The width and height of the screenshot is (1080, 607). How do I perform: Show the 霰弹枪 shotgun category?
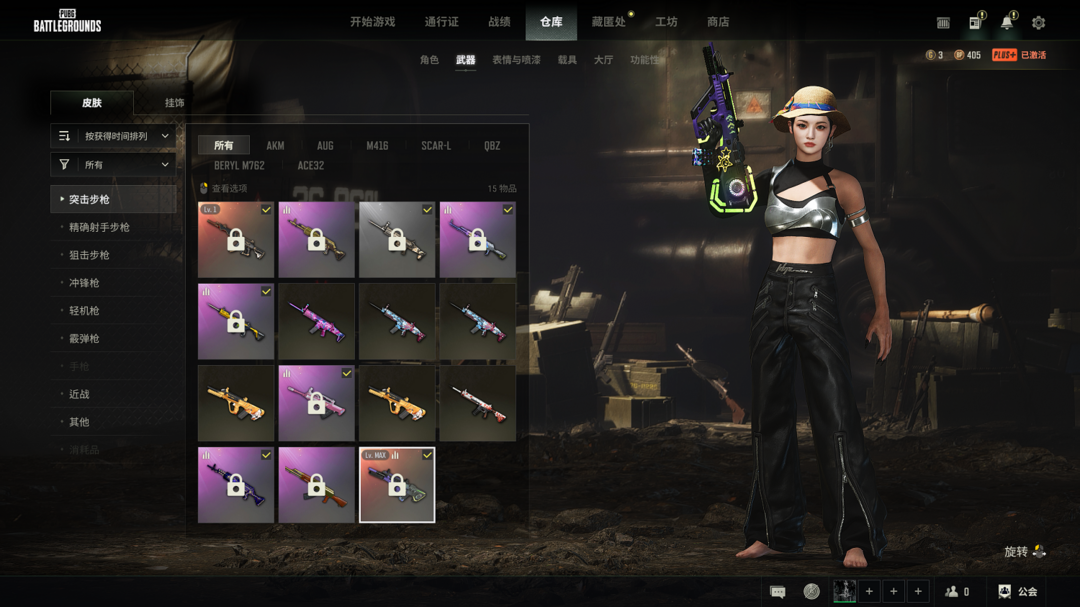(x=84, y=339)
